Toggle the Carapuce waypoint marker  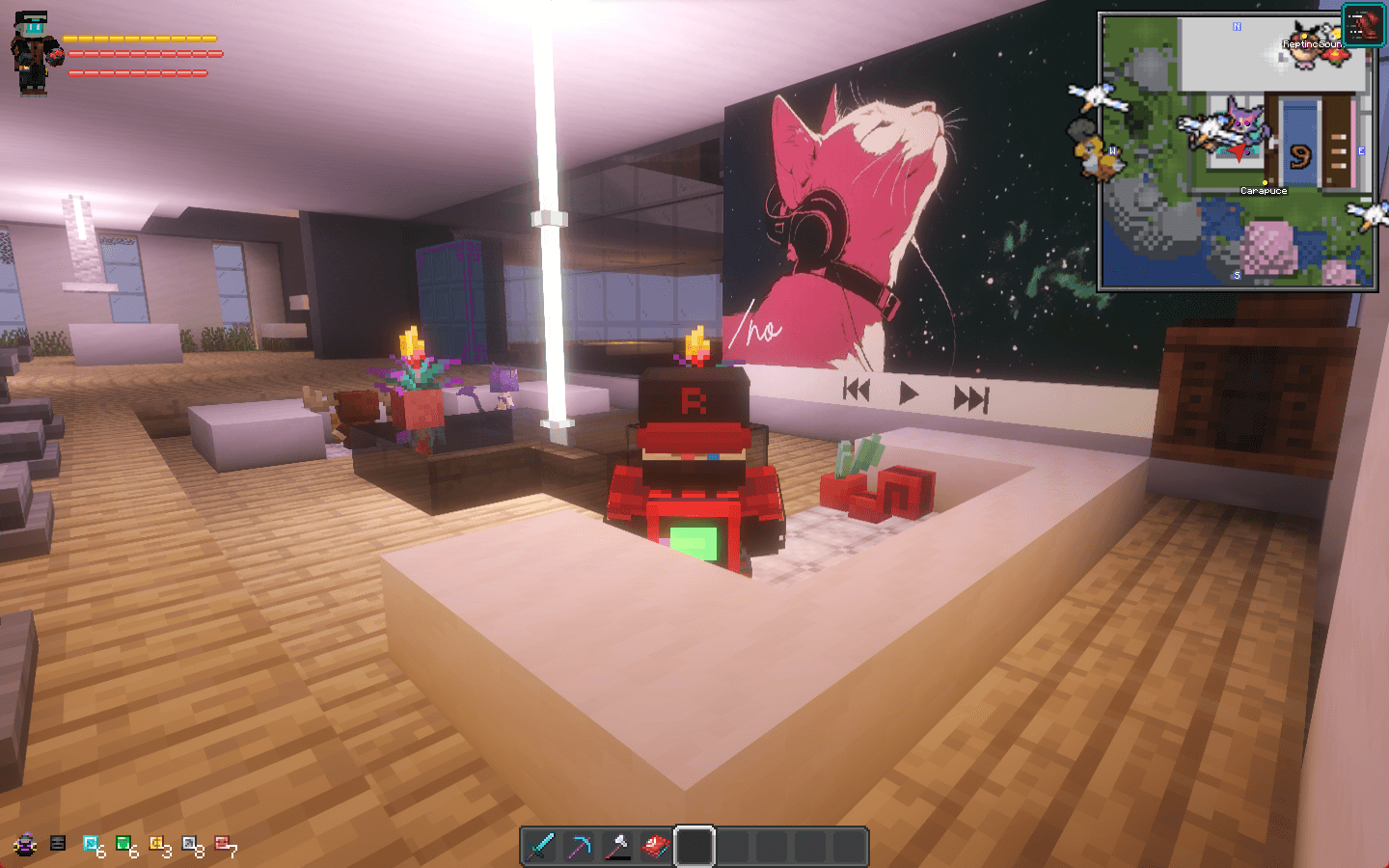point(1266,181)
